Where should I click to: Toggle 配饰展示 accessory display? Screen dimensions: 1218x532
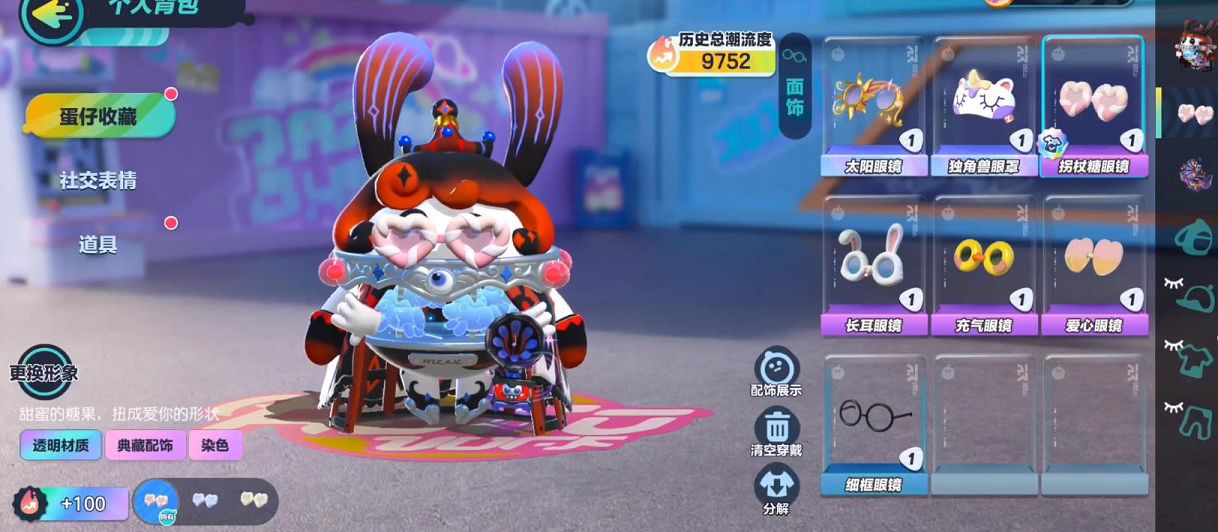coord(776,372)
